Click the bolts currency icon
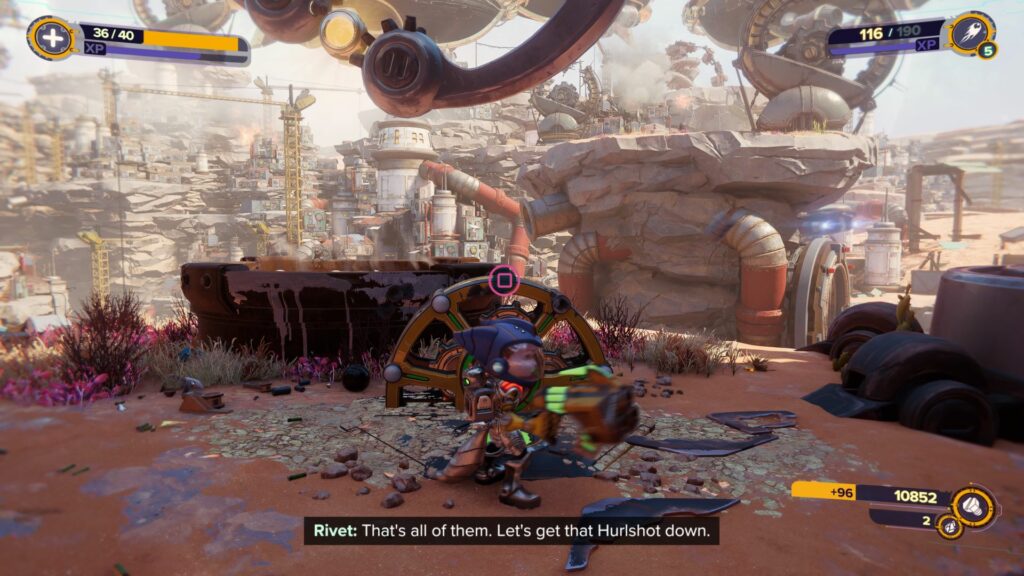 974,506
